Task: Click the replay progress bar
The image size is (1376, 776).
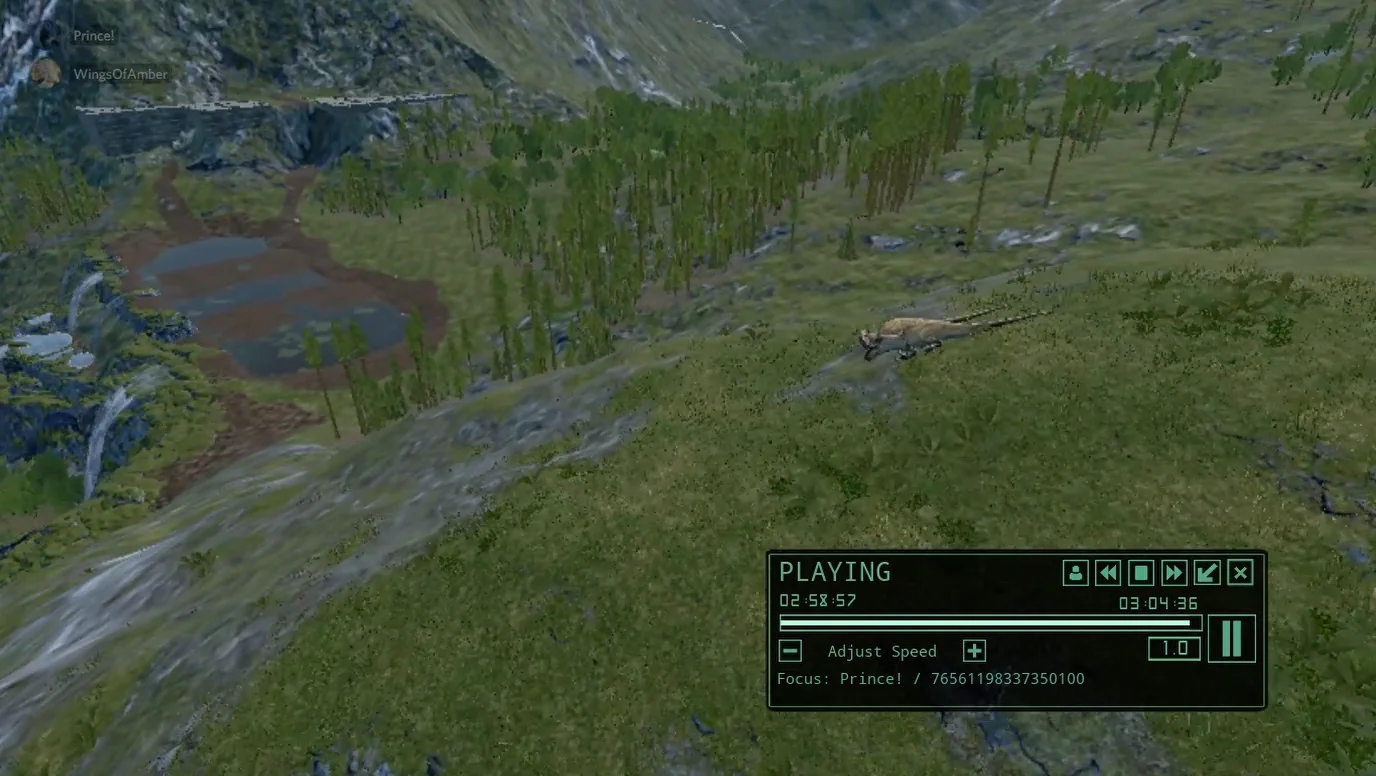Action: [985, 623]
